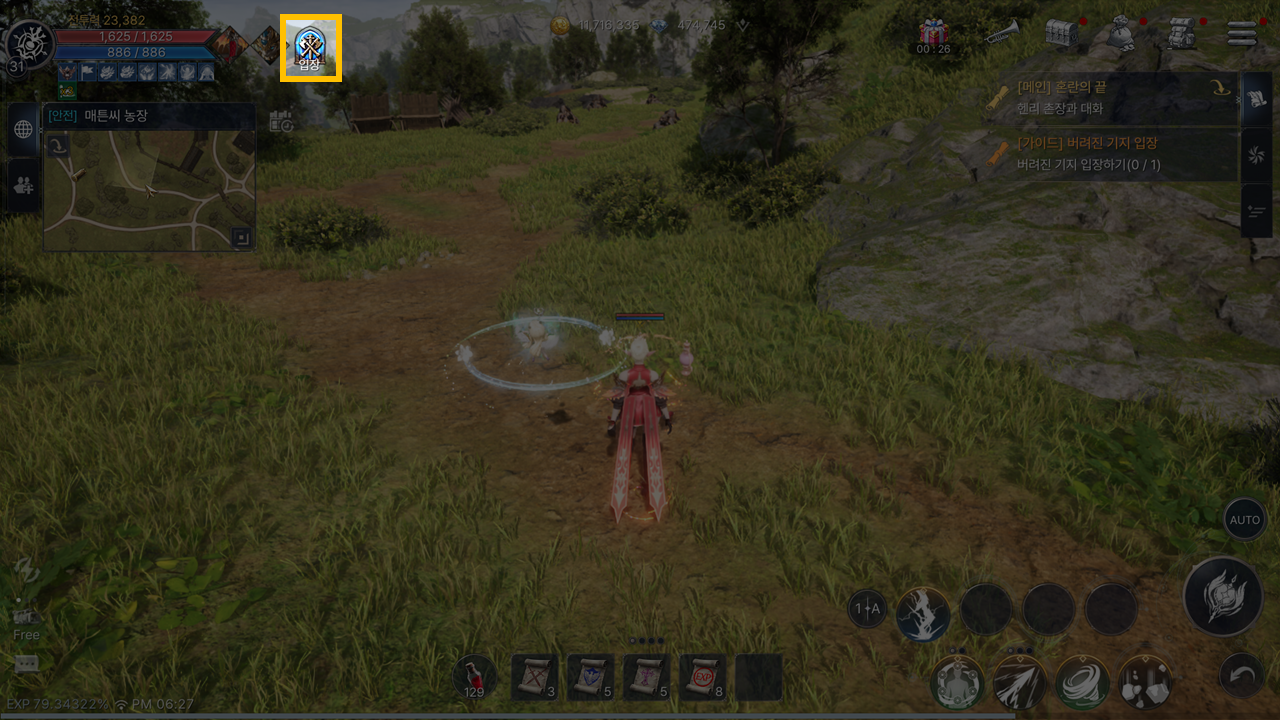The width and height of the screenshot is (1280, 720).
Task: Activate the whirlwind skill icon
Action: [1082, 682]
